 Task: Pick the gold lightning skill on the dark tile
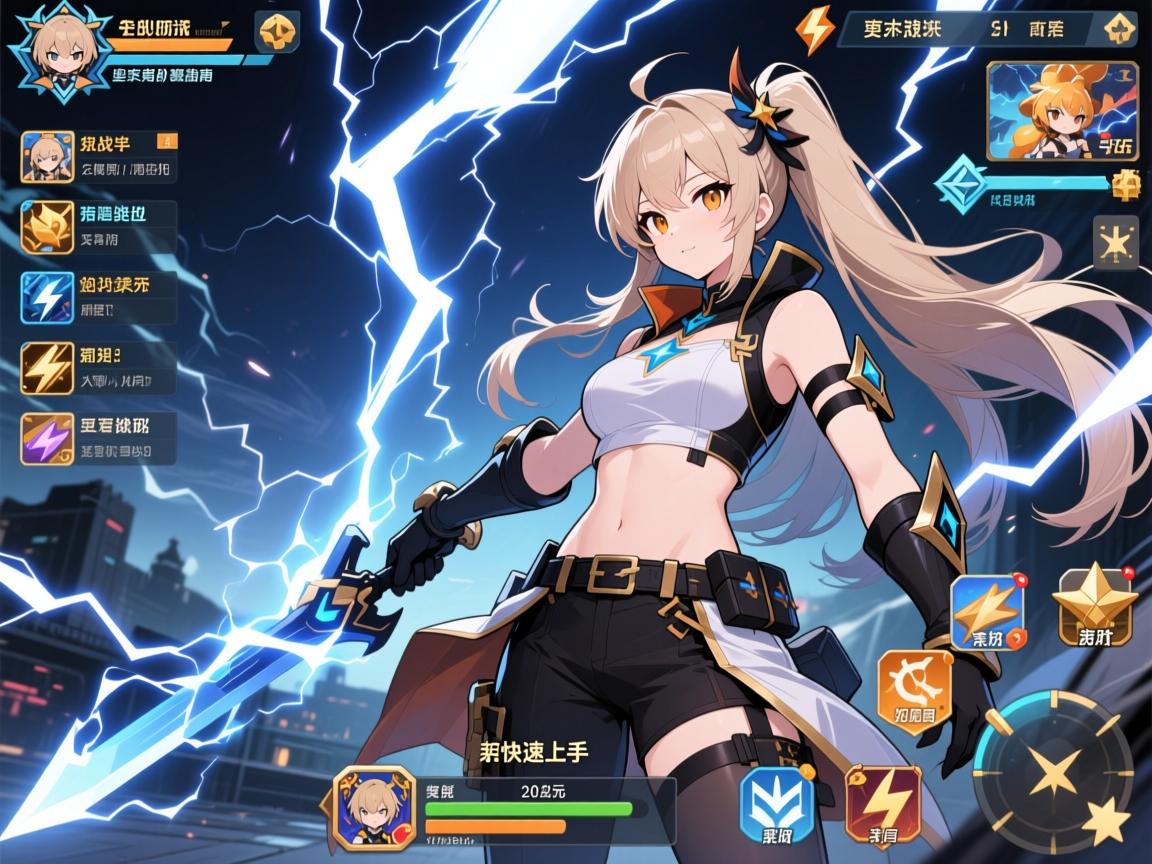(x=98, y=367)
